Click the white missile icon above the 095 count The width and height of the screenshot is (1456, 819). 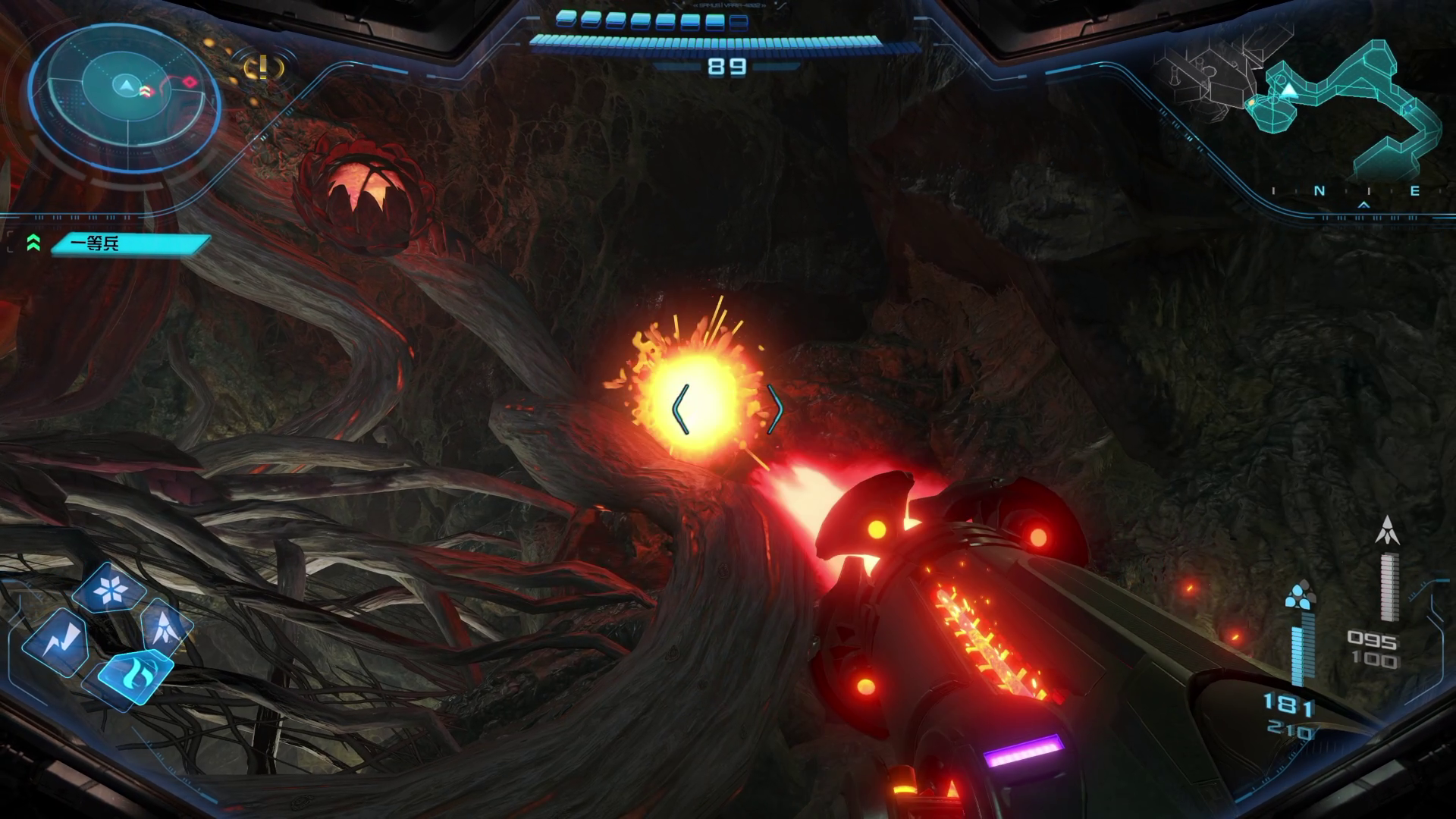click(x=1387, y=531)
